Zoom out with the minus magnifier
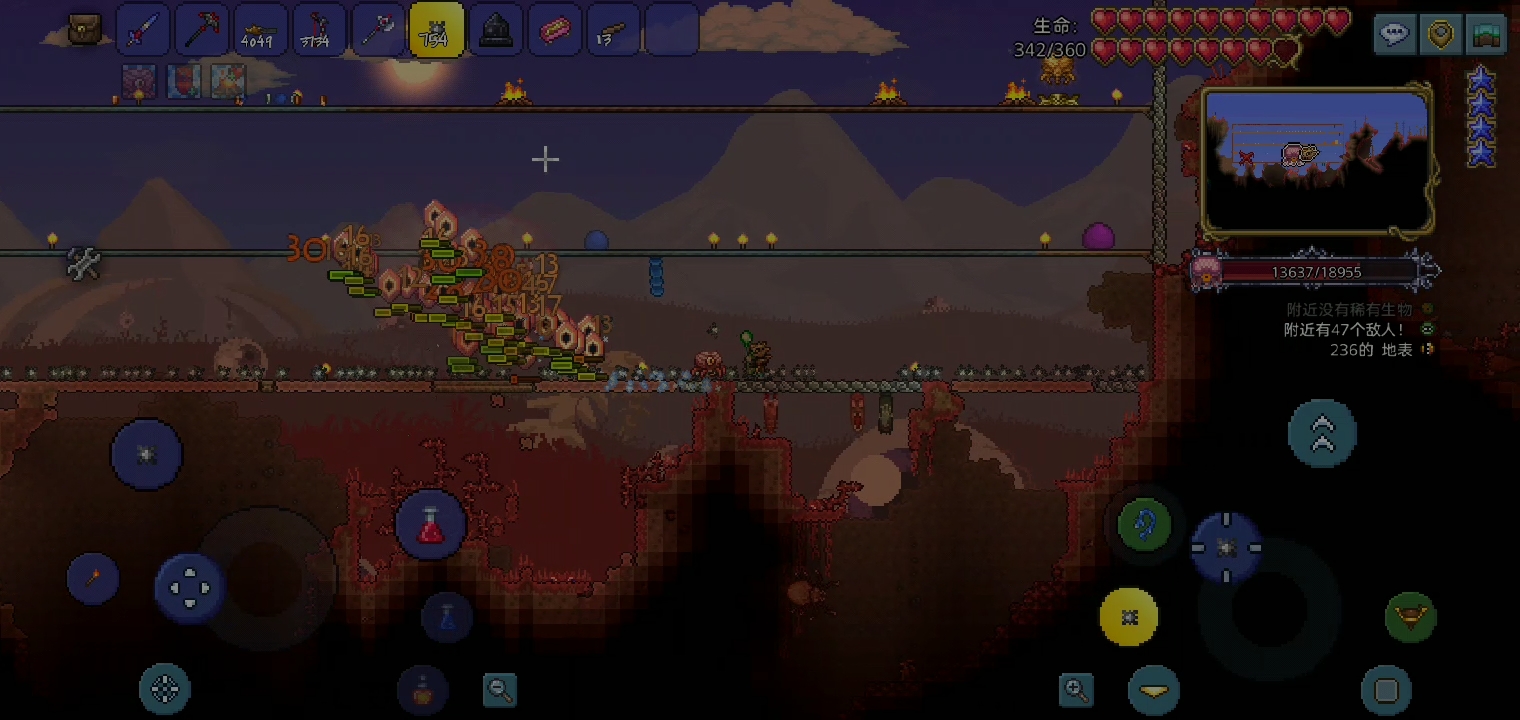1520x720 pixels. pos(499,689)
